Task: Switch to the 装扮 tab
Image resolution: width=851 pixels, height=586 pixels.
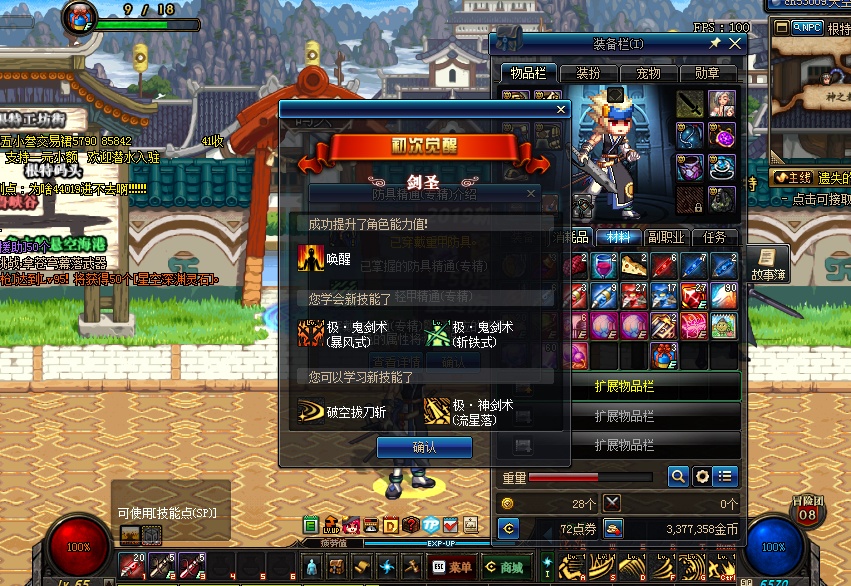Action: click(588, 73)
